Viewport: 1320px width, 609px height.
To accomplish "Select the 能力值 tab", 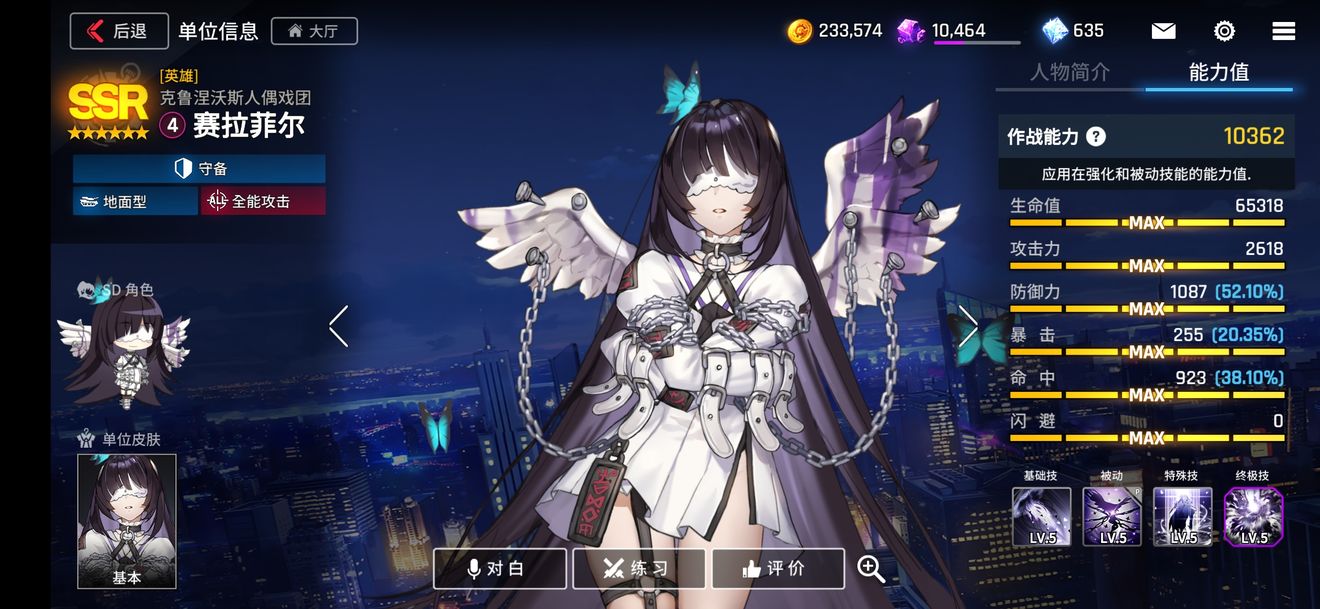I will pos(1218,72).
